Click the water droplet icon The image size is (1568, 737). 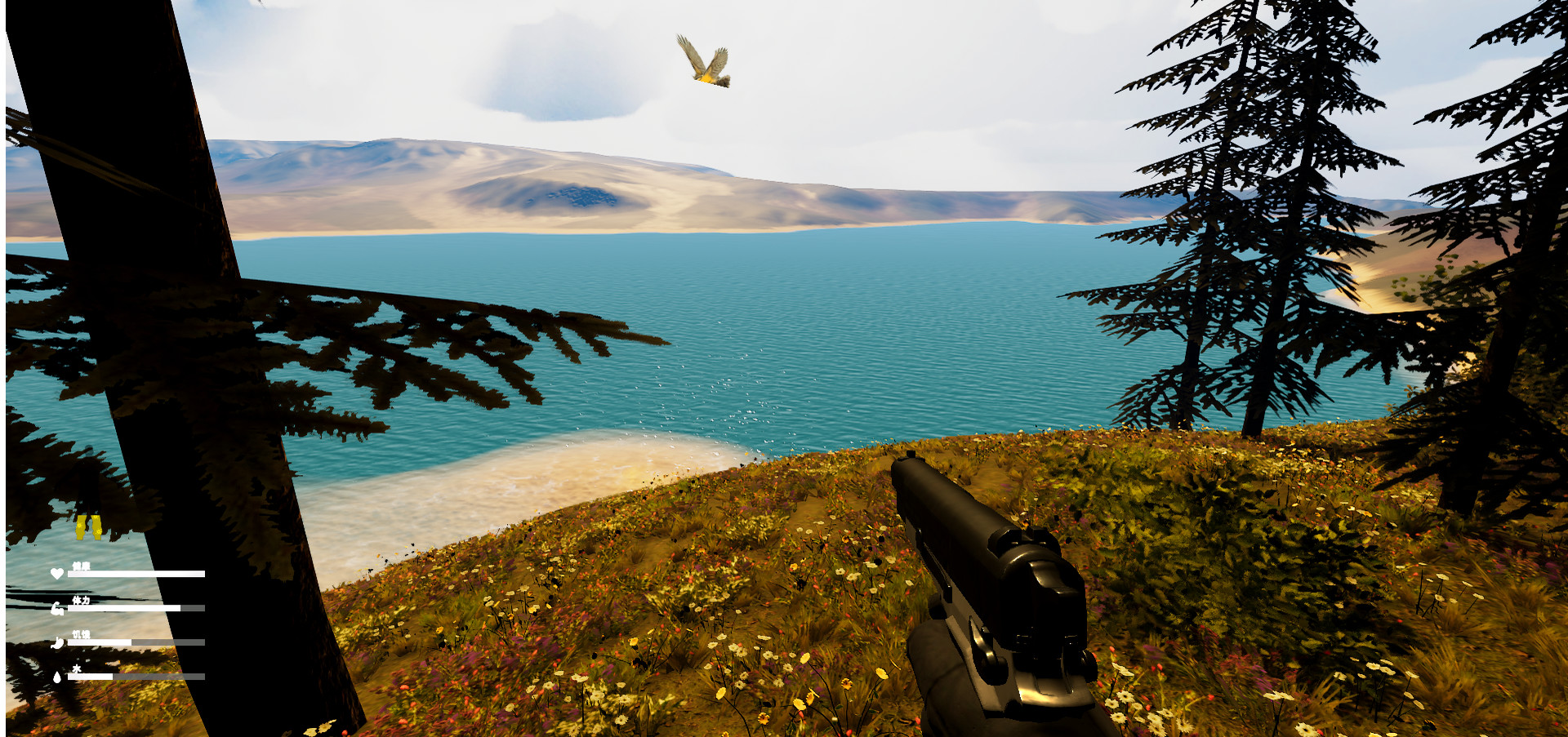[x=57, y=676]
